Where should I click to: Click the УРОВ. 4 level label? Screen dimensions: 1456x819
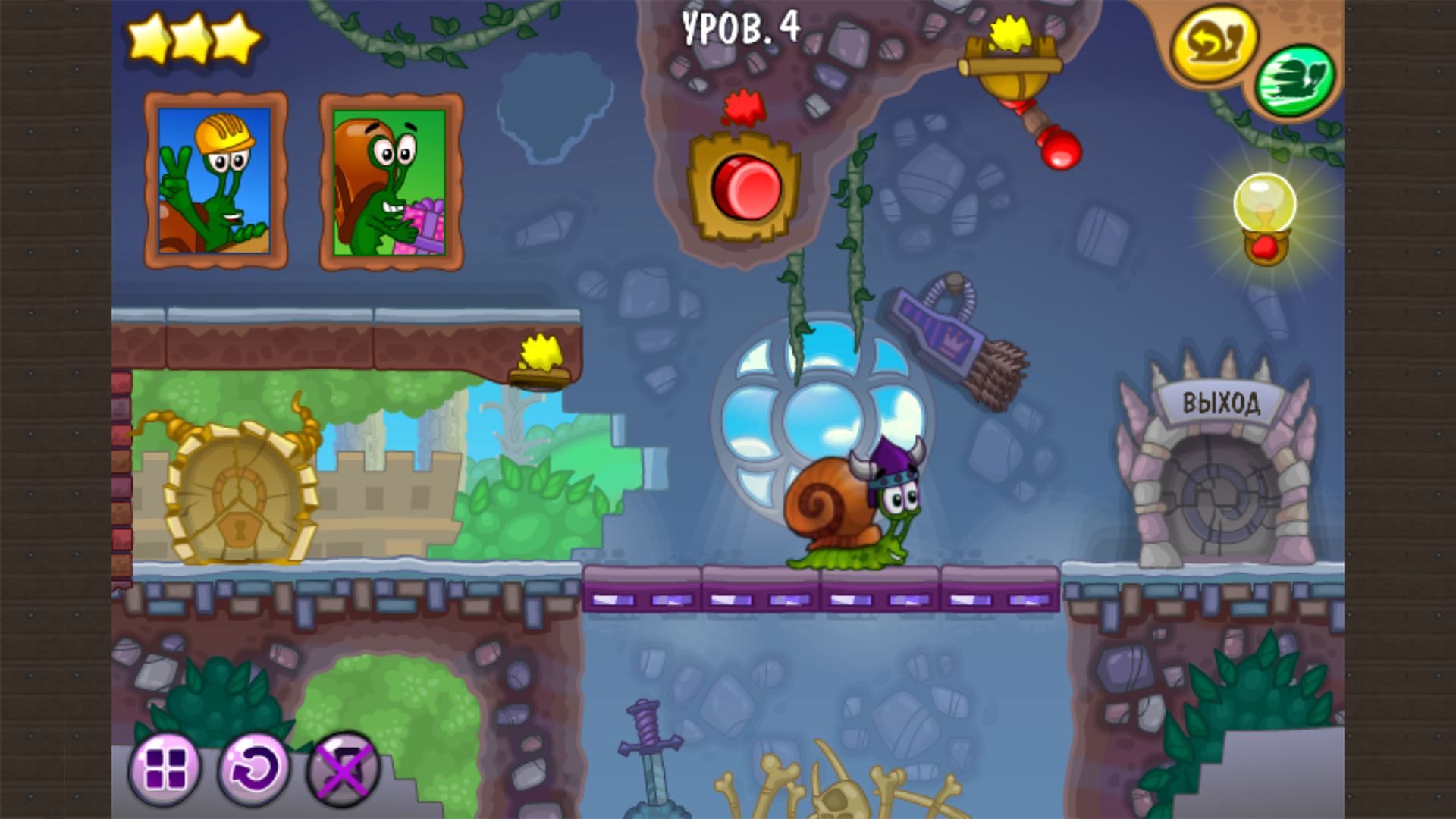point(739,27)
